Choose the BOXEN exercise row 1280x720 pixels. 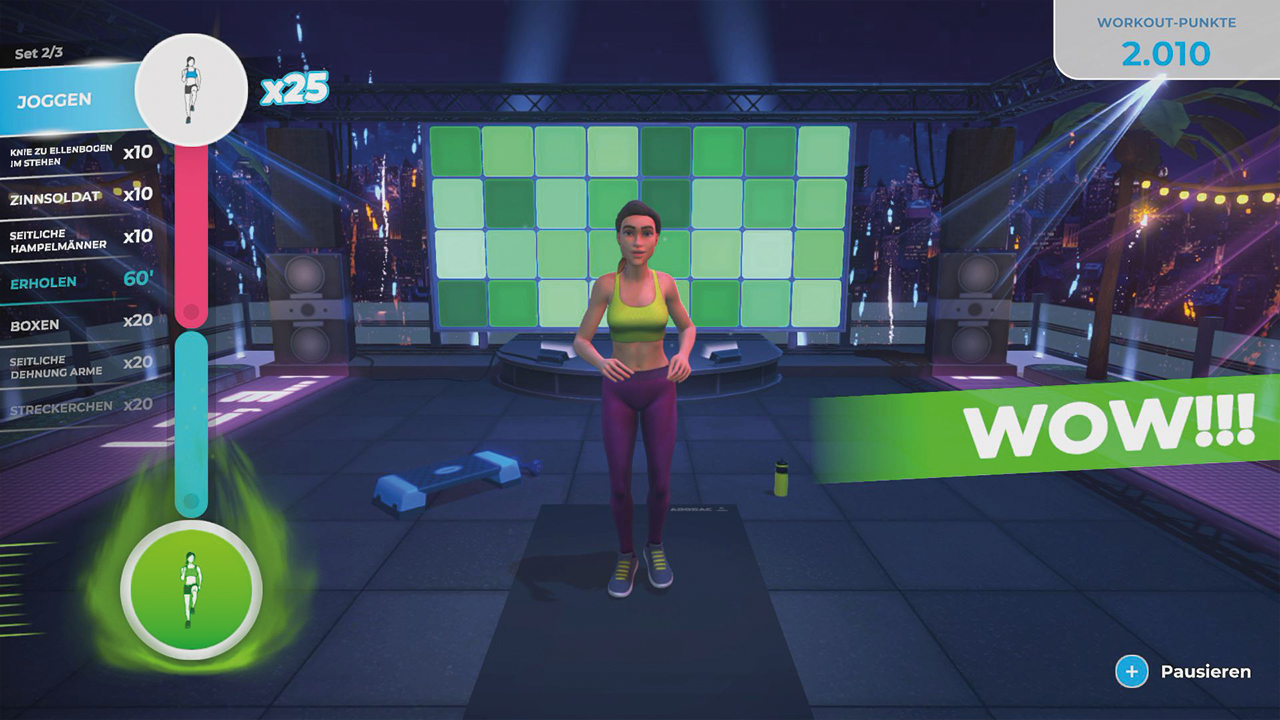(x=38, y=325)
